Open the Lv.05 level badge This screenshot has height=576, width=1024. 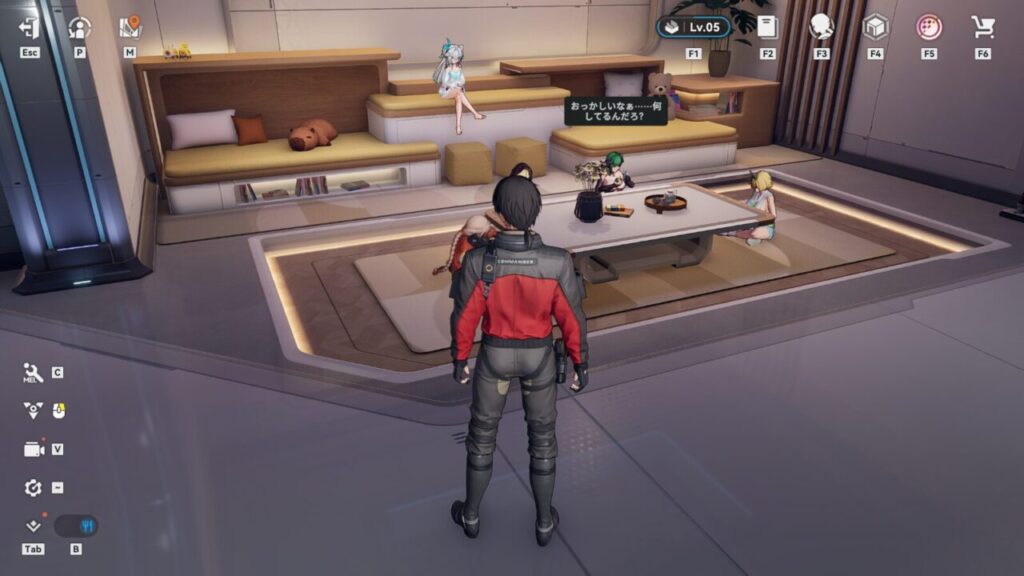pos(694,27)
